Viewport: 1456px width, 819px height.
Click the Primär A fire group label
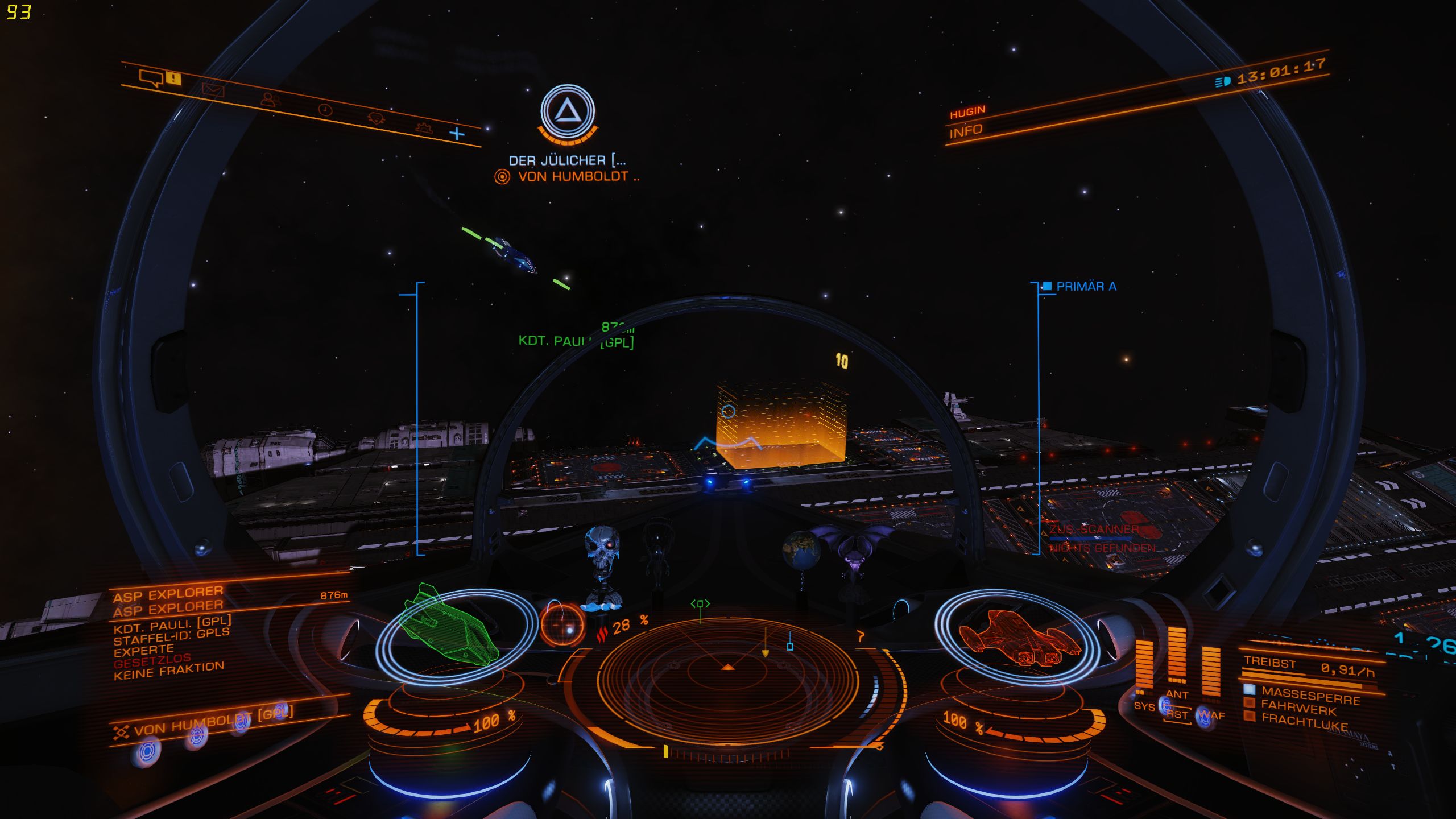click(1085, 286)
